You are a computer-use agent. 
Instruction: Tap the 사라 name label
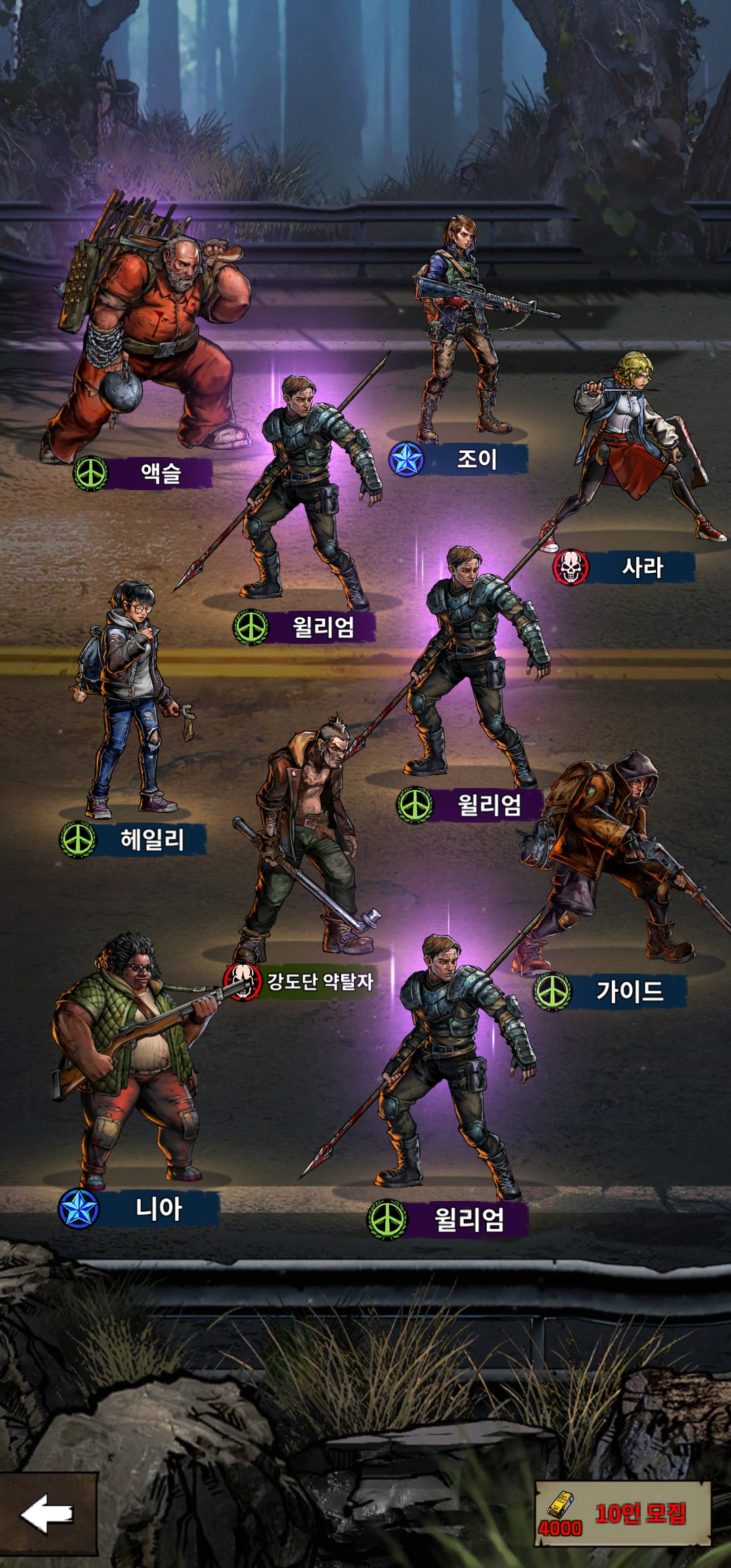click(642, 567)
